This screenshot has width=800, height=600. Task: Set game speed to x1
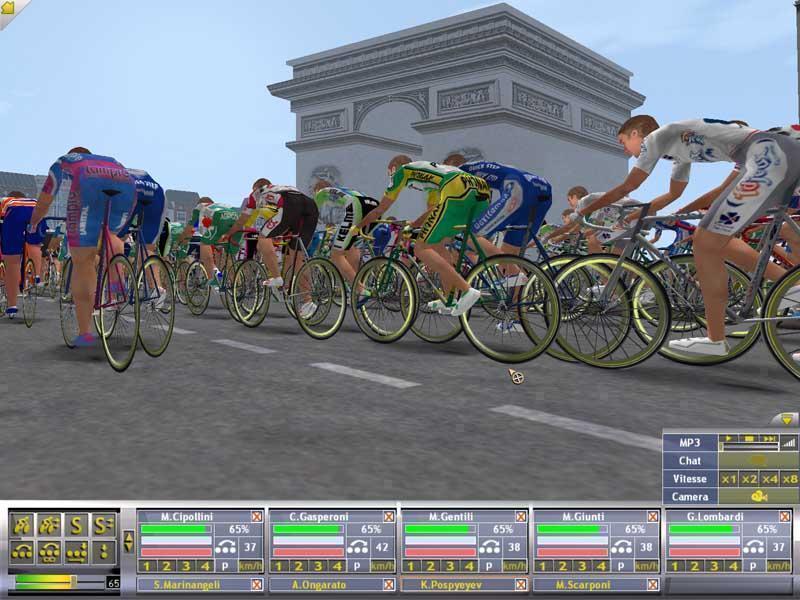pyautogui.click(x=729, y=479)
